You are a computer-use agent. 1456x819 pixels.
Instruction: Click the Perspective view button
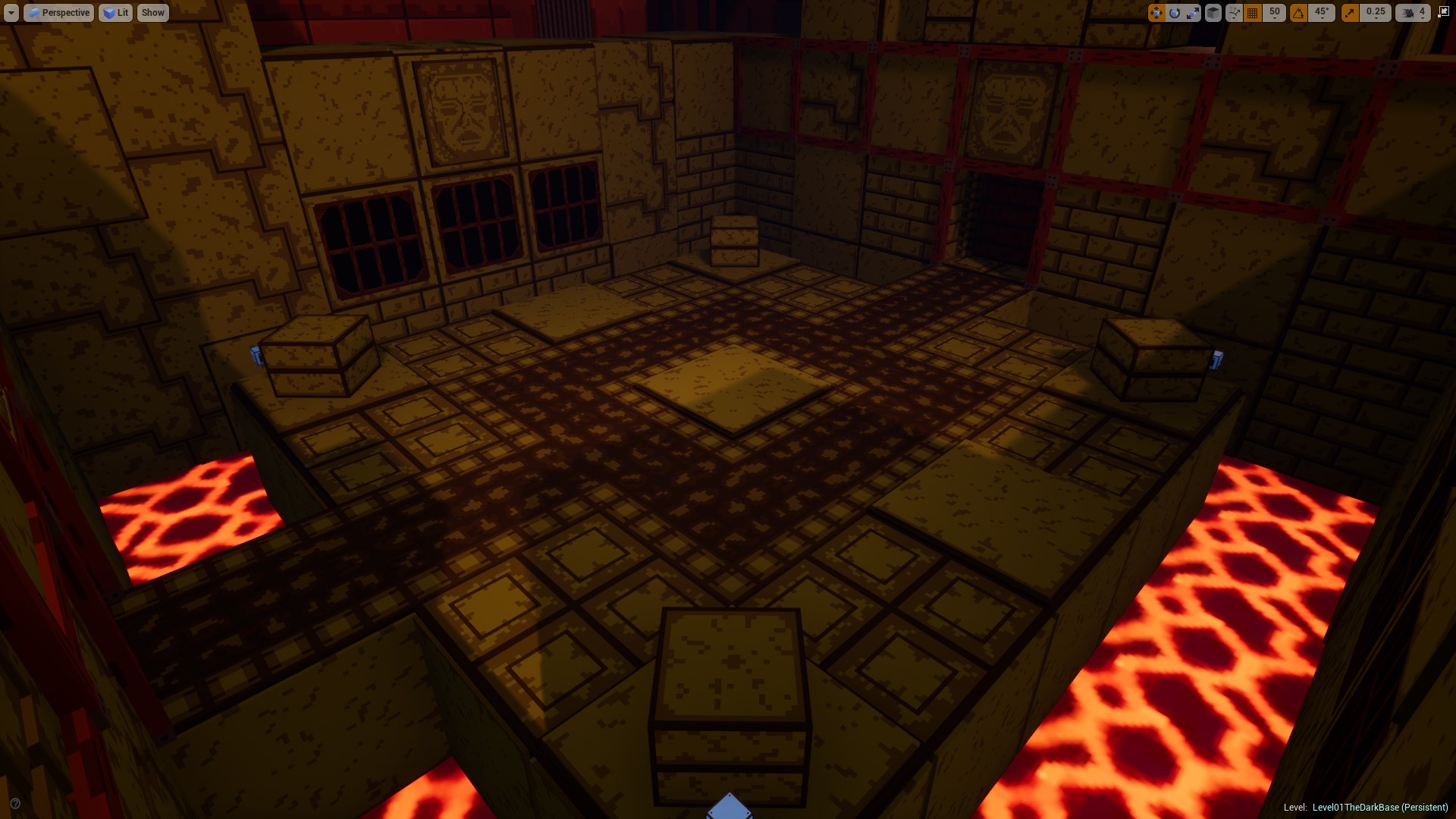point(61,12)
